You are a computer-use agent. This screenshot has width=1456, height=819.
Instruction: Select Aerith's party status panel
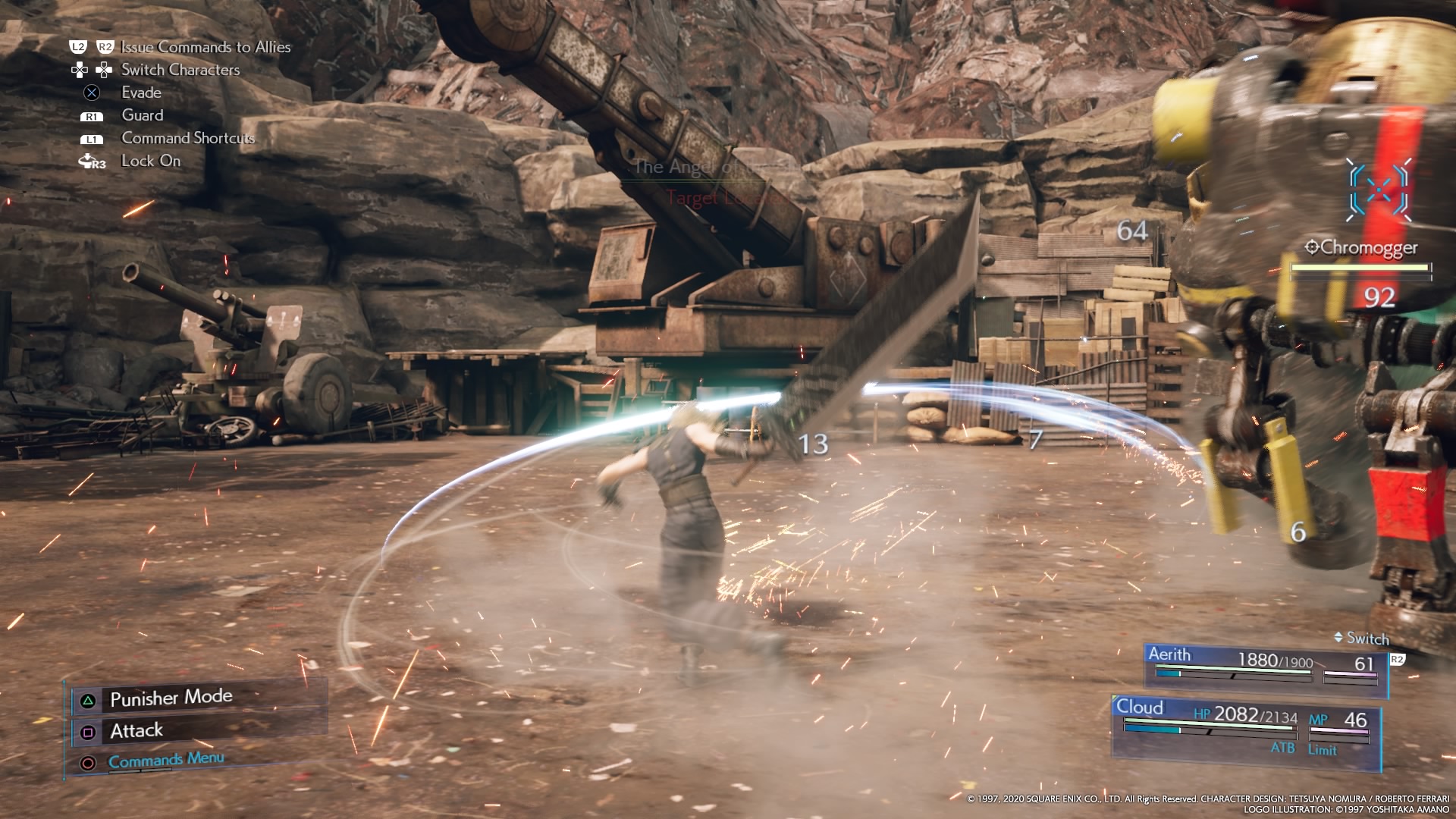point(1264,667)
